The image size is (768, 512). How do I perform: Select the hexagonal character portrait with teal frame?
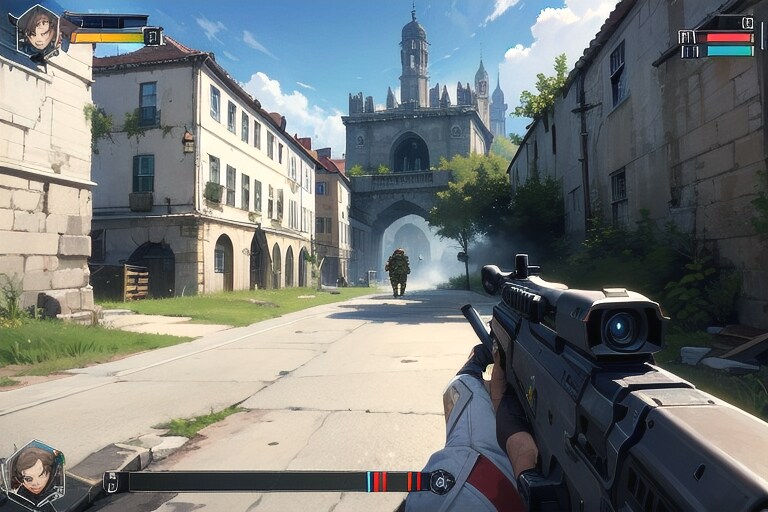click(32, 473)
